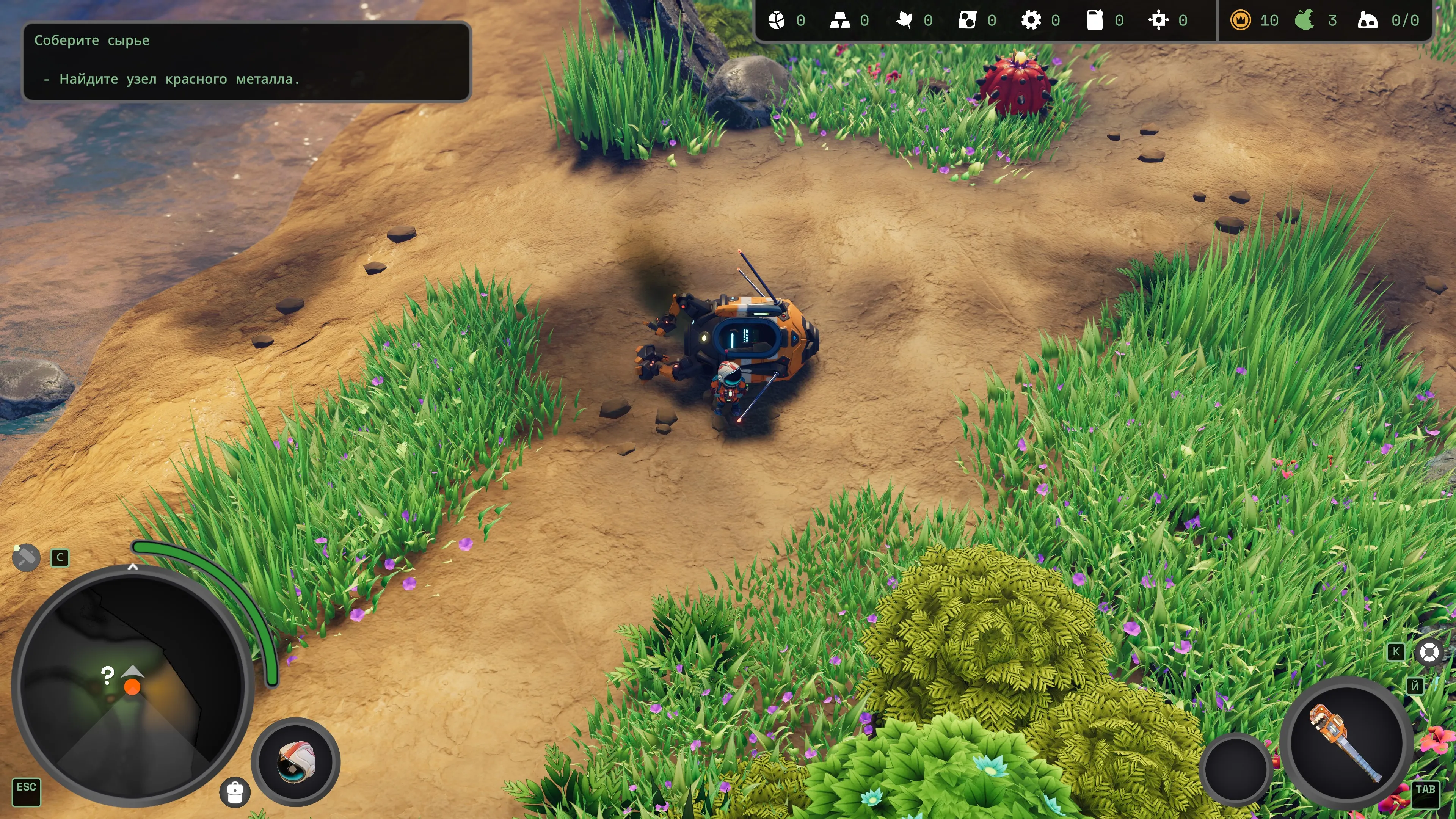The image size is (1456, 819).
Task: Click the gear parts resource icon
Action: [1031, 21]
